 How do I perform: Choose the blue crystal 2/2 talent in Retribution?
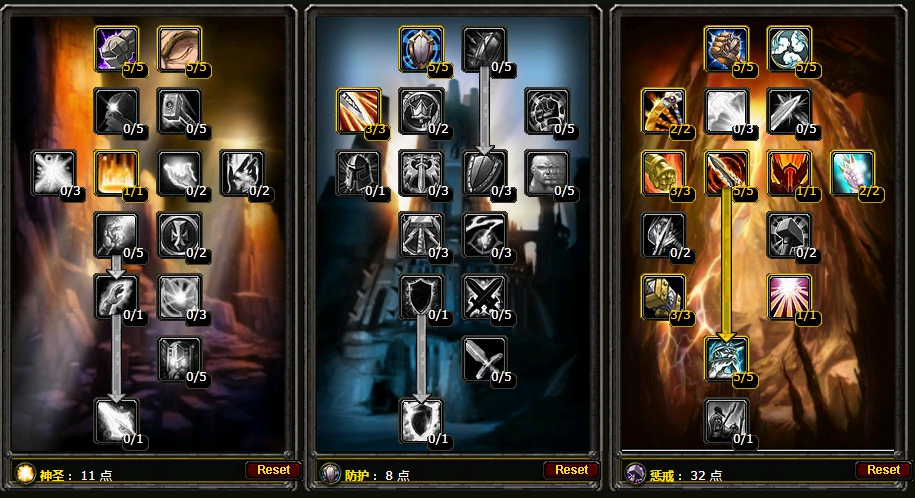click(x=853, y=173)
